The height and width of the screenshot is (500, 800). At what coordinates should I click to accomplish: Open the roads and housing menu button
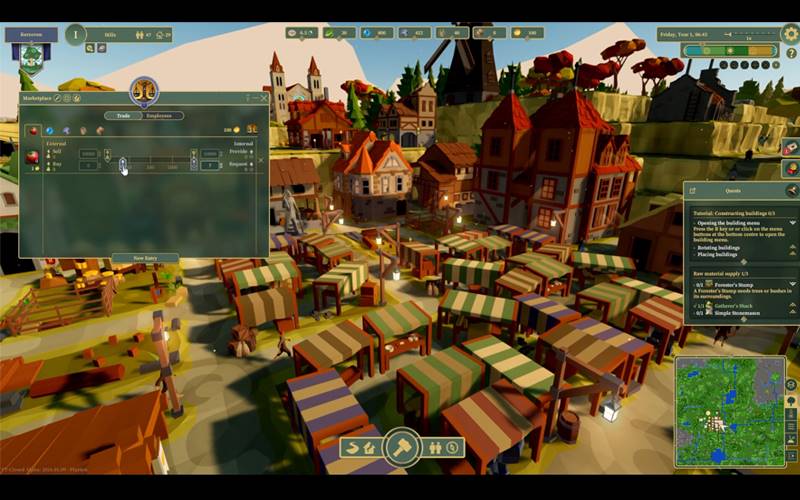tap(361, 447)
